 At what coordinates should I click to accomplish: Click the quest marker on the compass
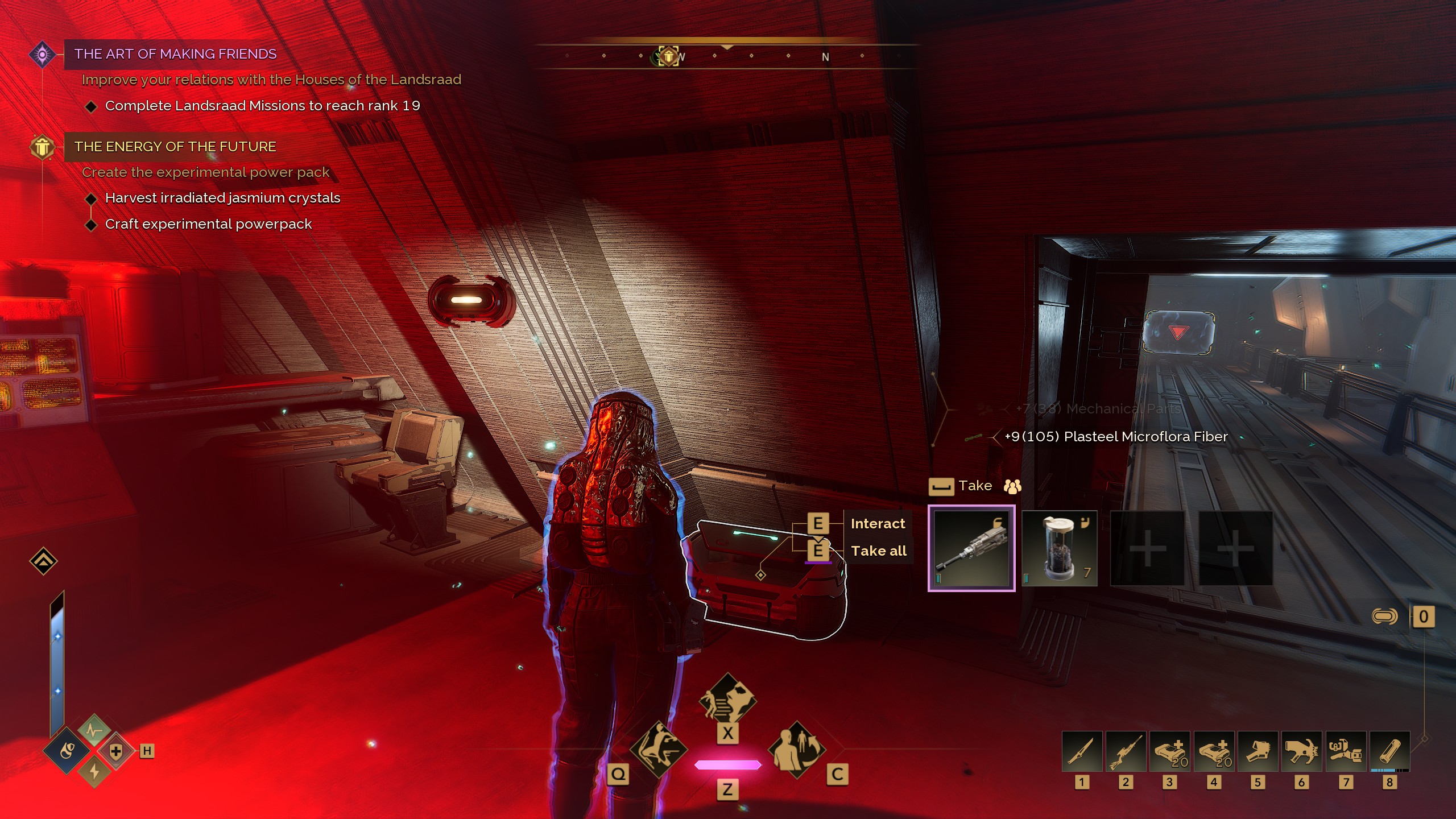pos(669,56)
